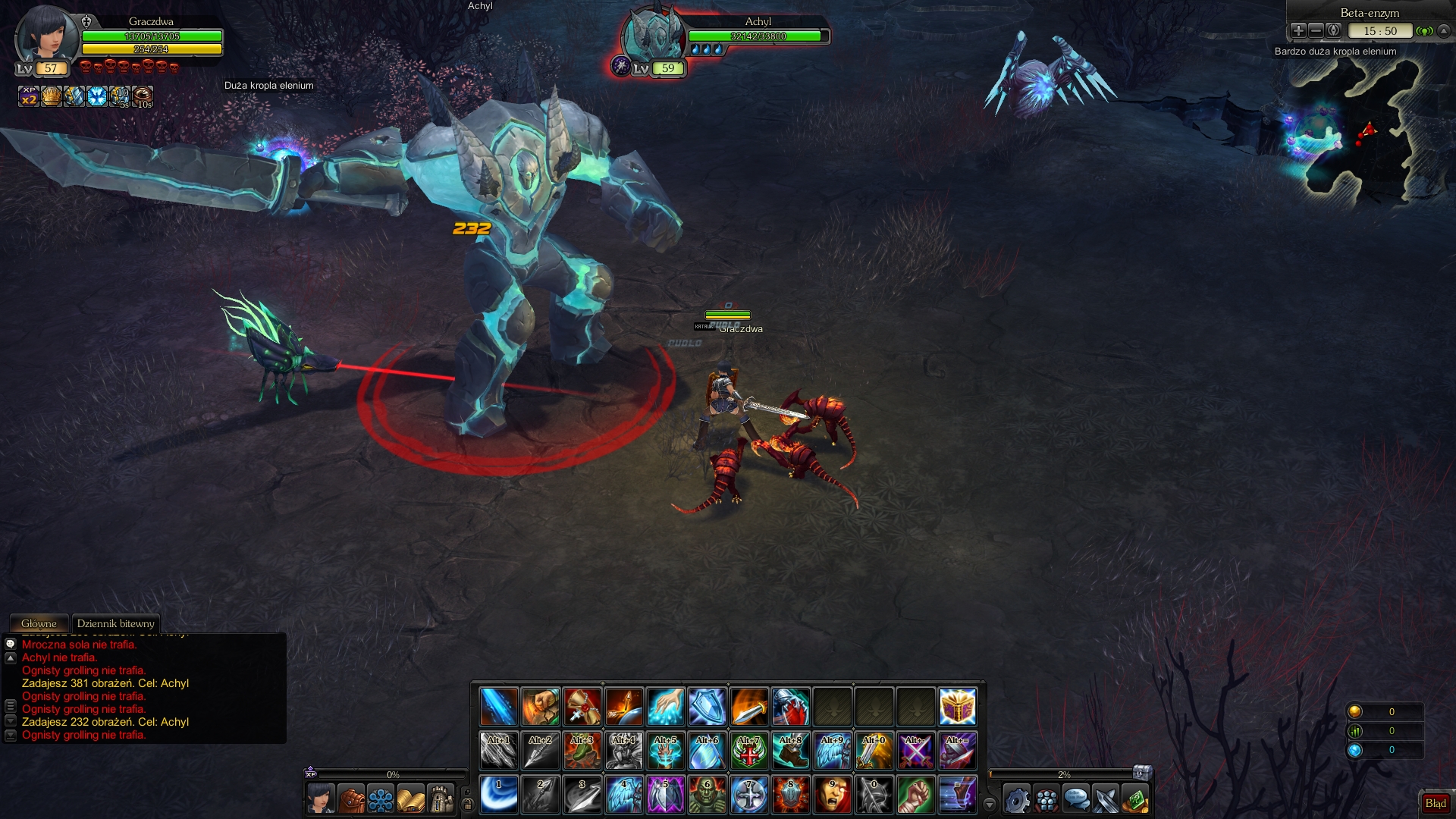This screenshot has height=819, width=1456.
Task: Open the backpack inventory icon
Action: point(351,799)
